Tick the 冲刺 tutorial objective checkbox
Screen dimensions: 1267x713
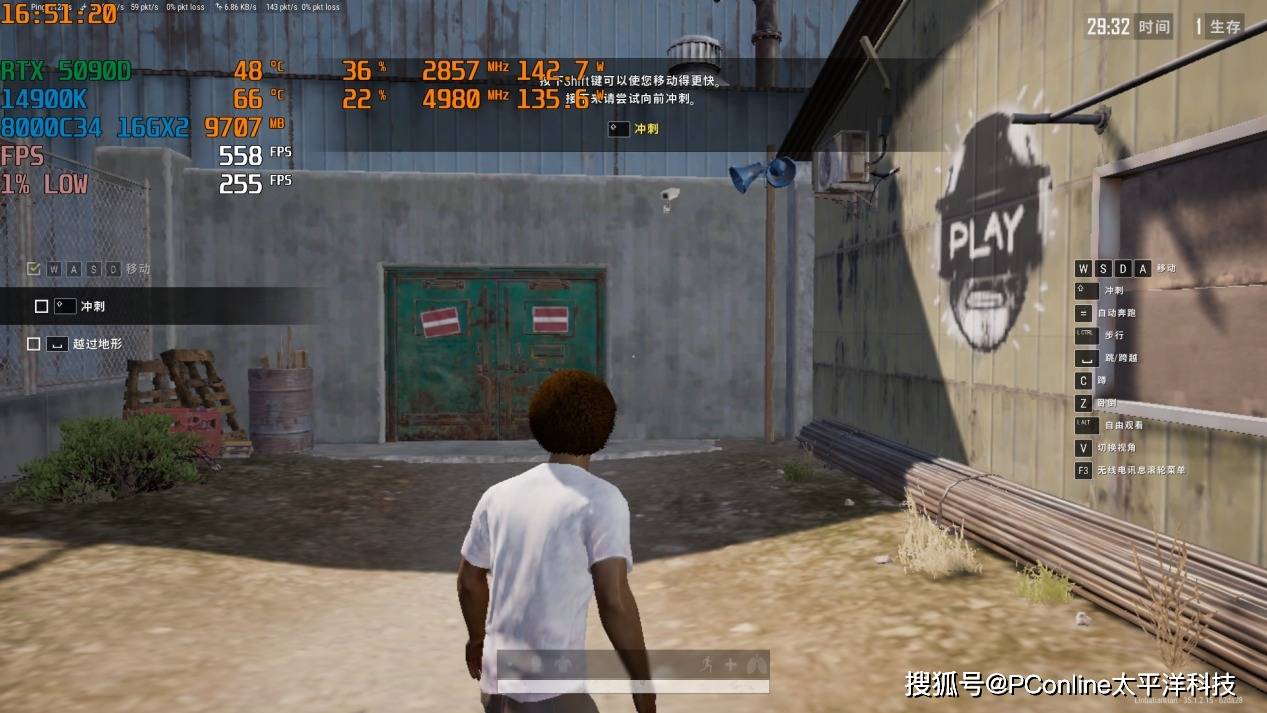[x=41, y=306]
